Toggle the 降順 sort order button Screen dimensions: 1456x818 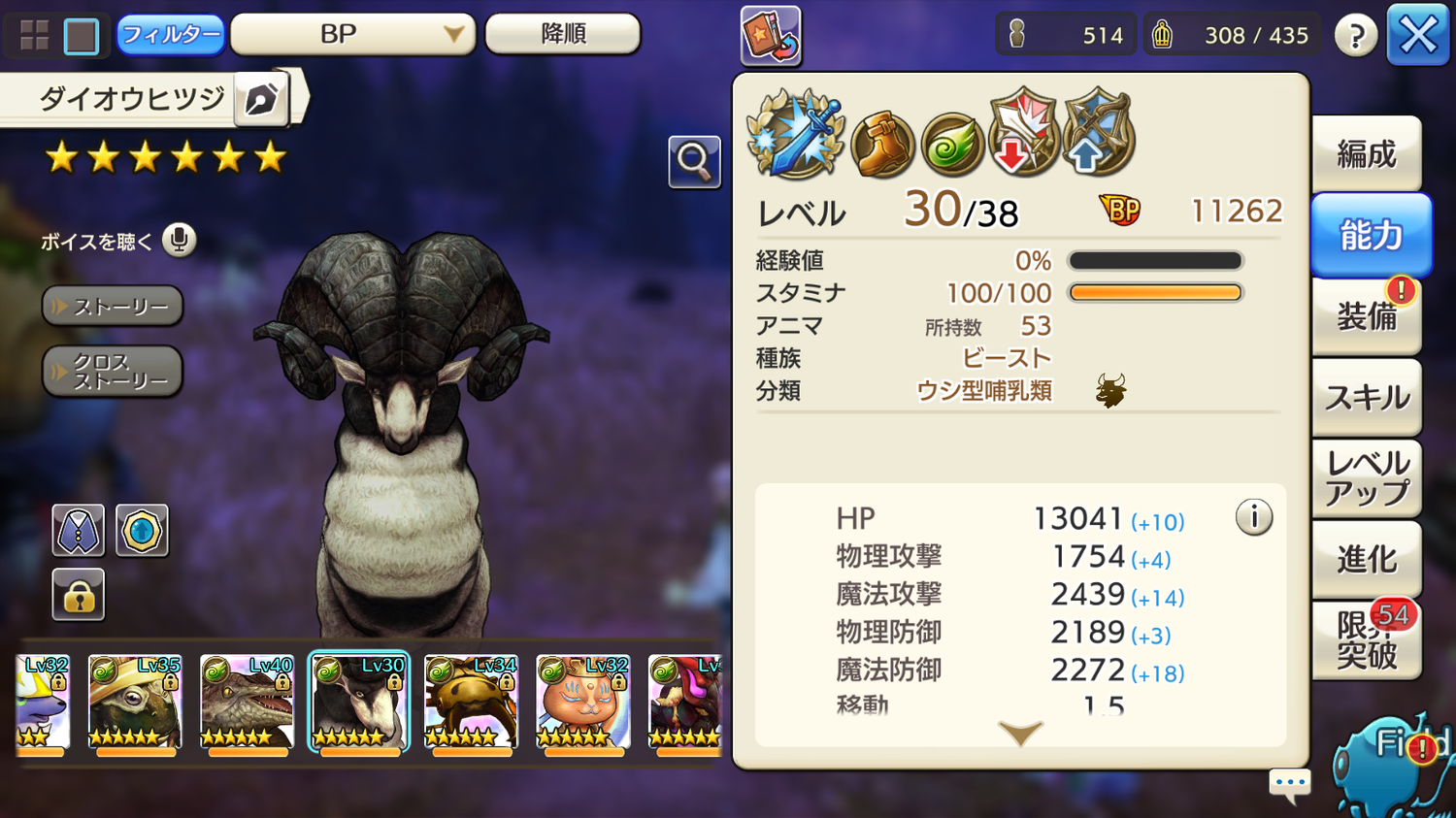point(562,34)
